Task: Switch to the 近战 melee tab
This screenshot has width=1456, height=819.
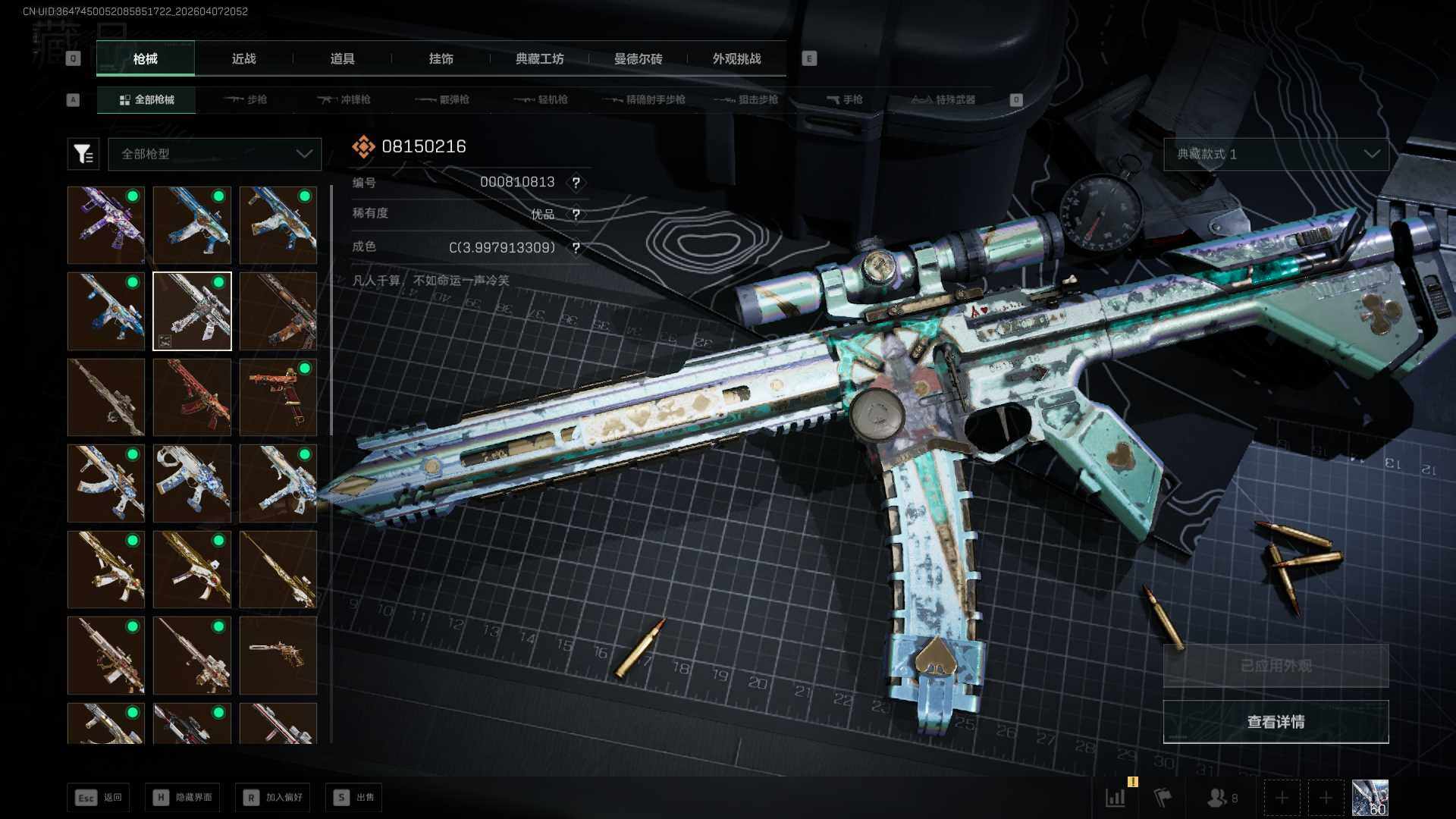Action: tap(243, 59)
